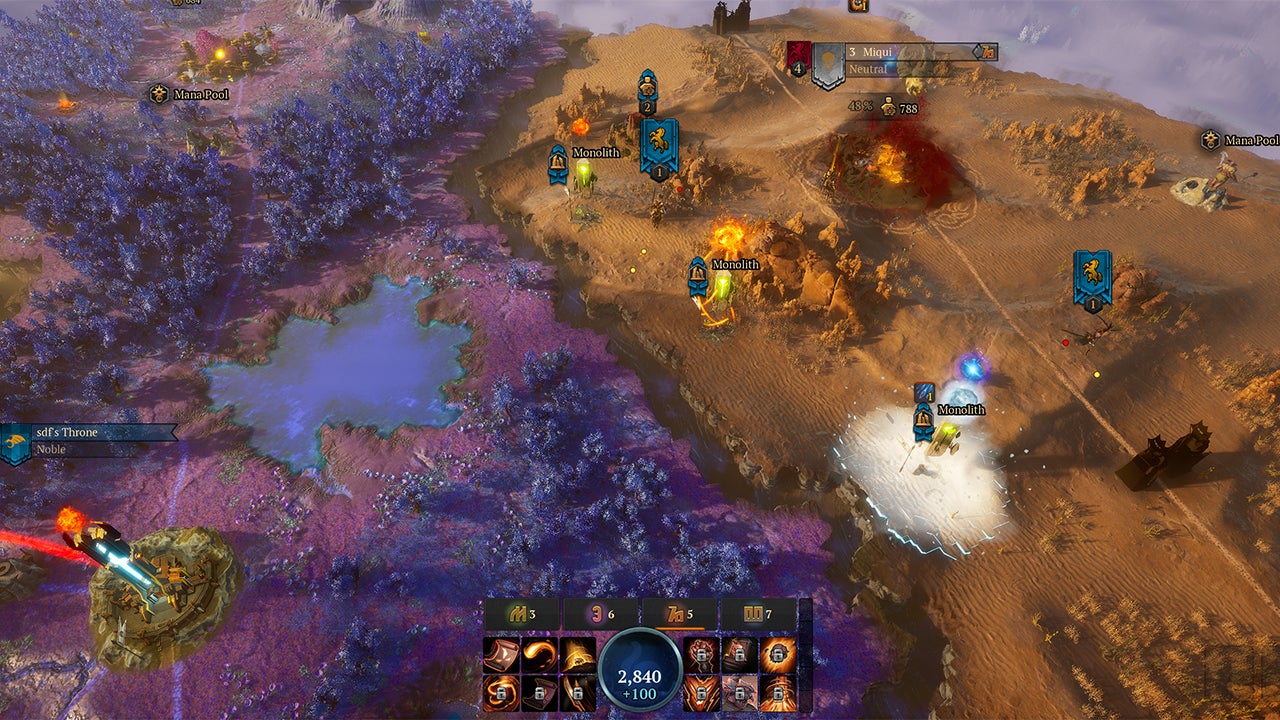Cast the unlocked glowing scroll spell
The image size is (1280, 720).
pyautogui.click(x=501, y=654)
